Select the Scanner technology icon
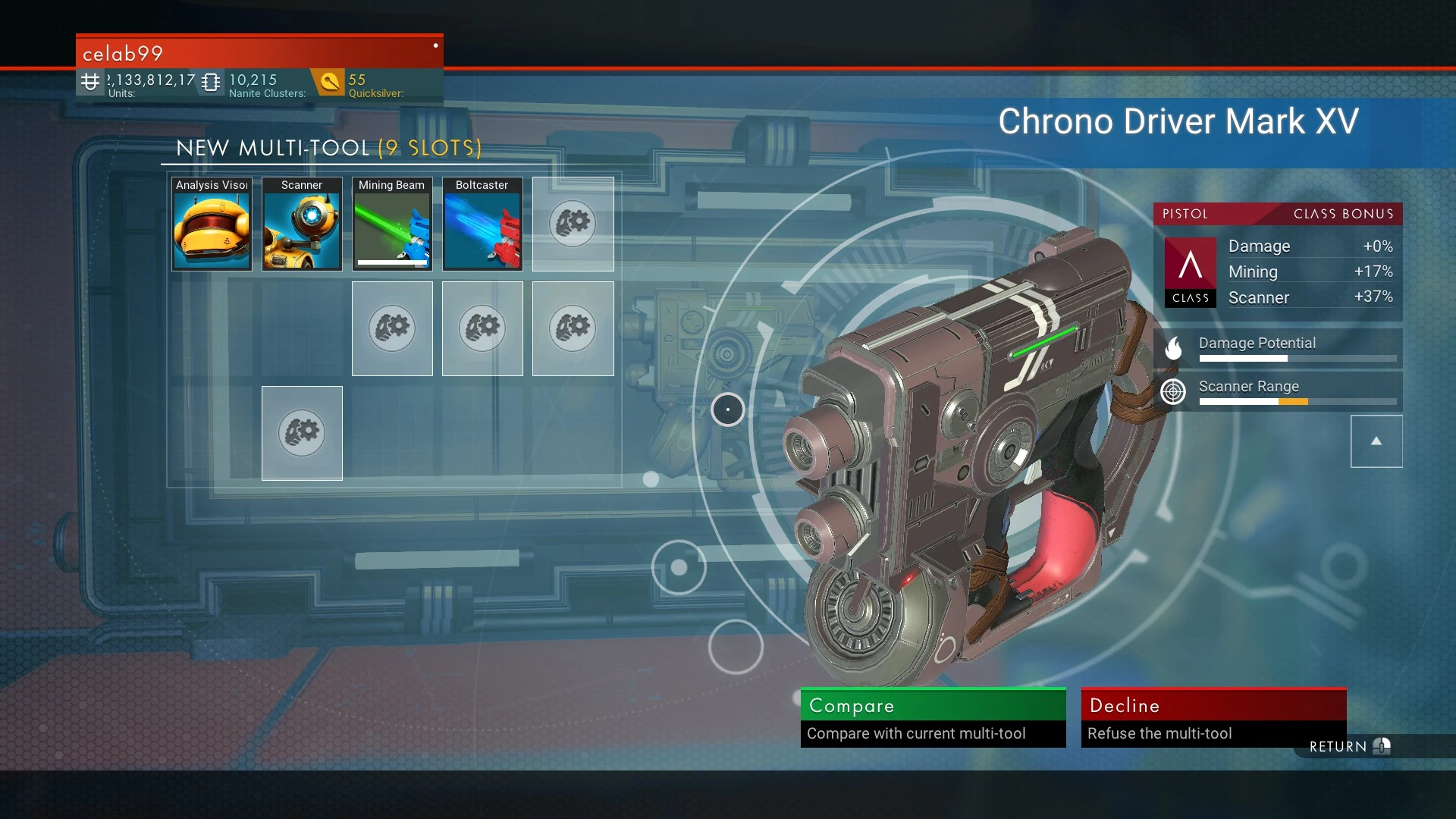1456x819 pixels. 301,224
